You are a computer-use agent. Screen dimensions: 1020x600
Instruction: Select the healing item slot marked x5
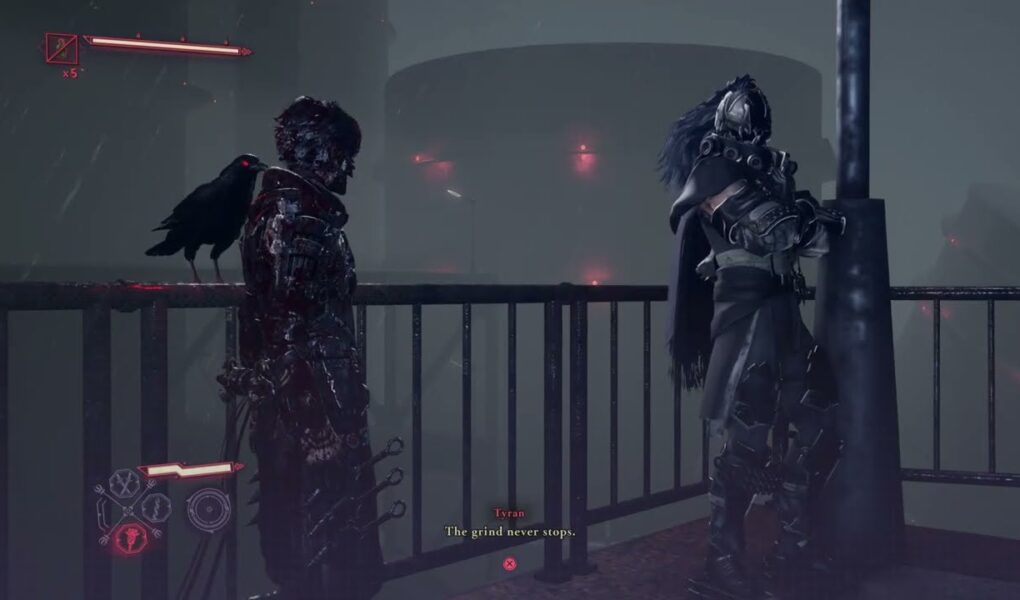pyautogui.click(x=61, y=48)
